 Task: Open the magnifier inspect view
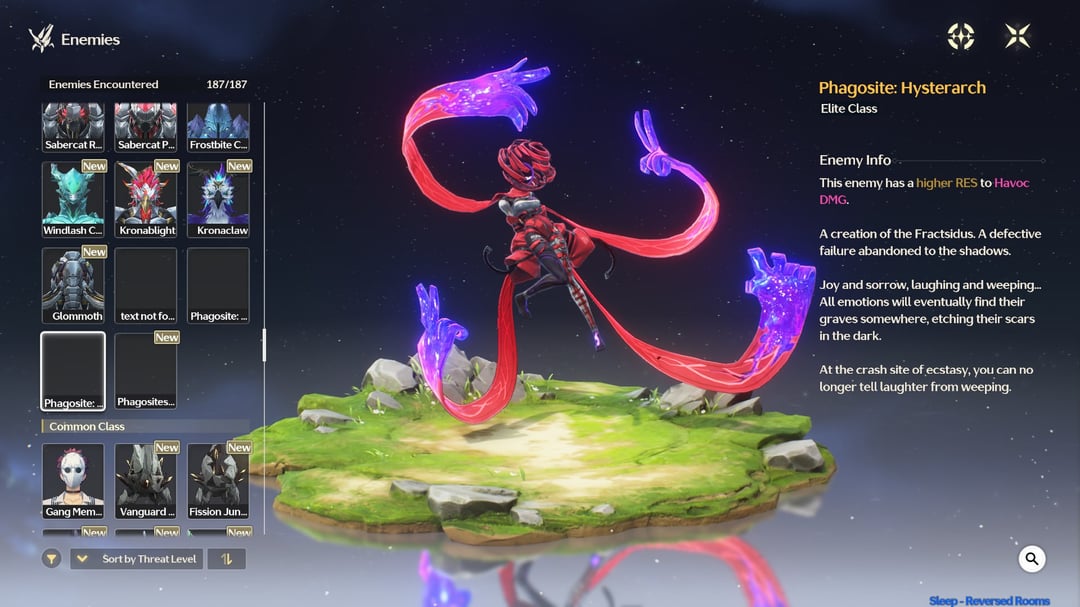click(x=1032, y=559)
